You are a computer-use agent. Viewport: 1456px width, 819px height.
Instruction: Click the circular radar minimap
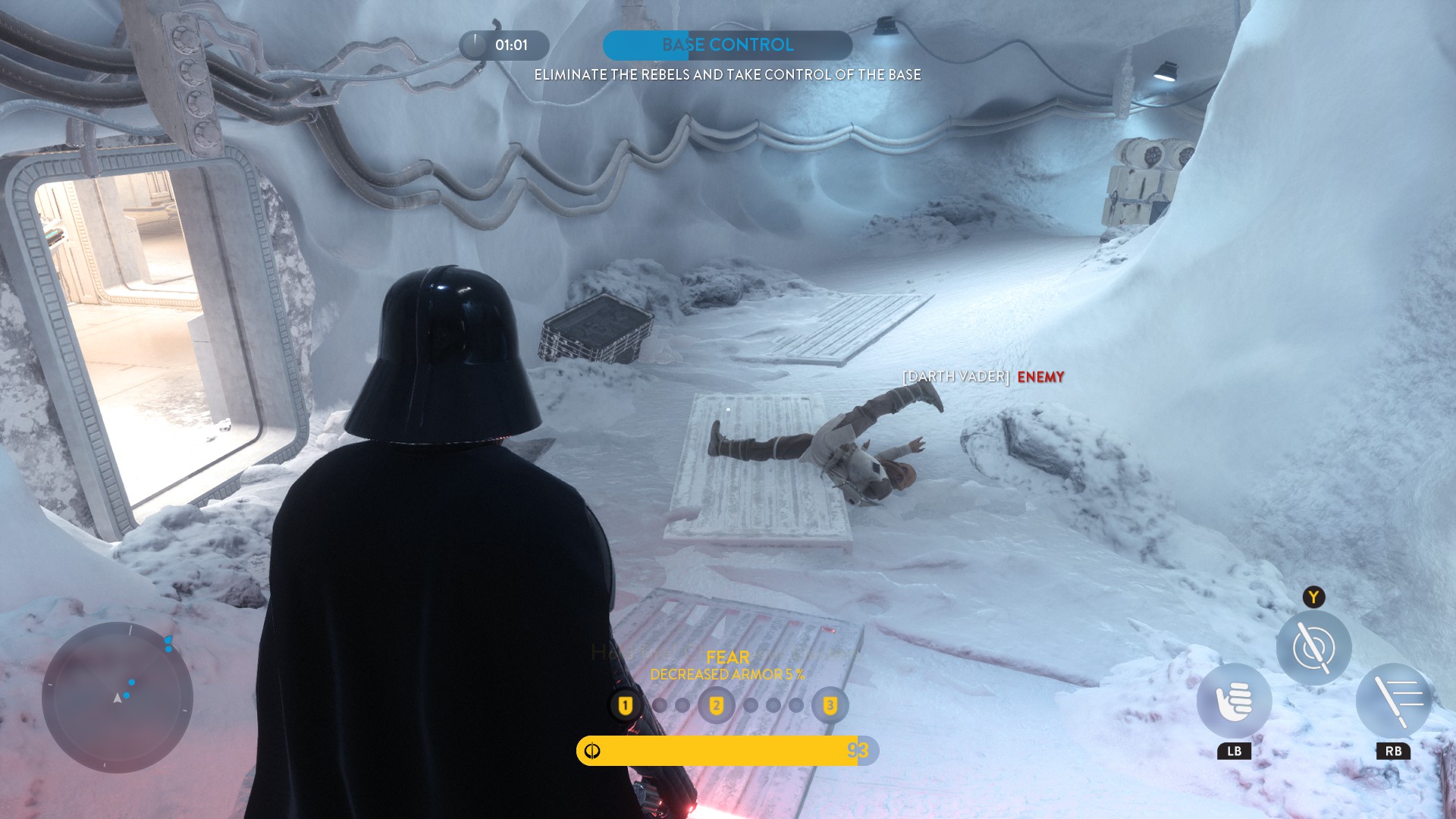coord(118,697)
